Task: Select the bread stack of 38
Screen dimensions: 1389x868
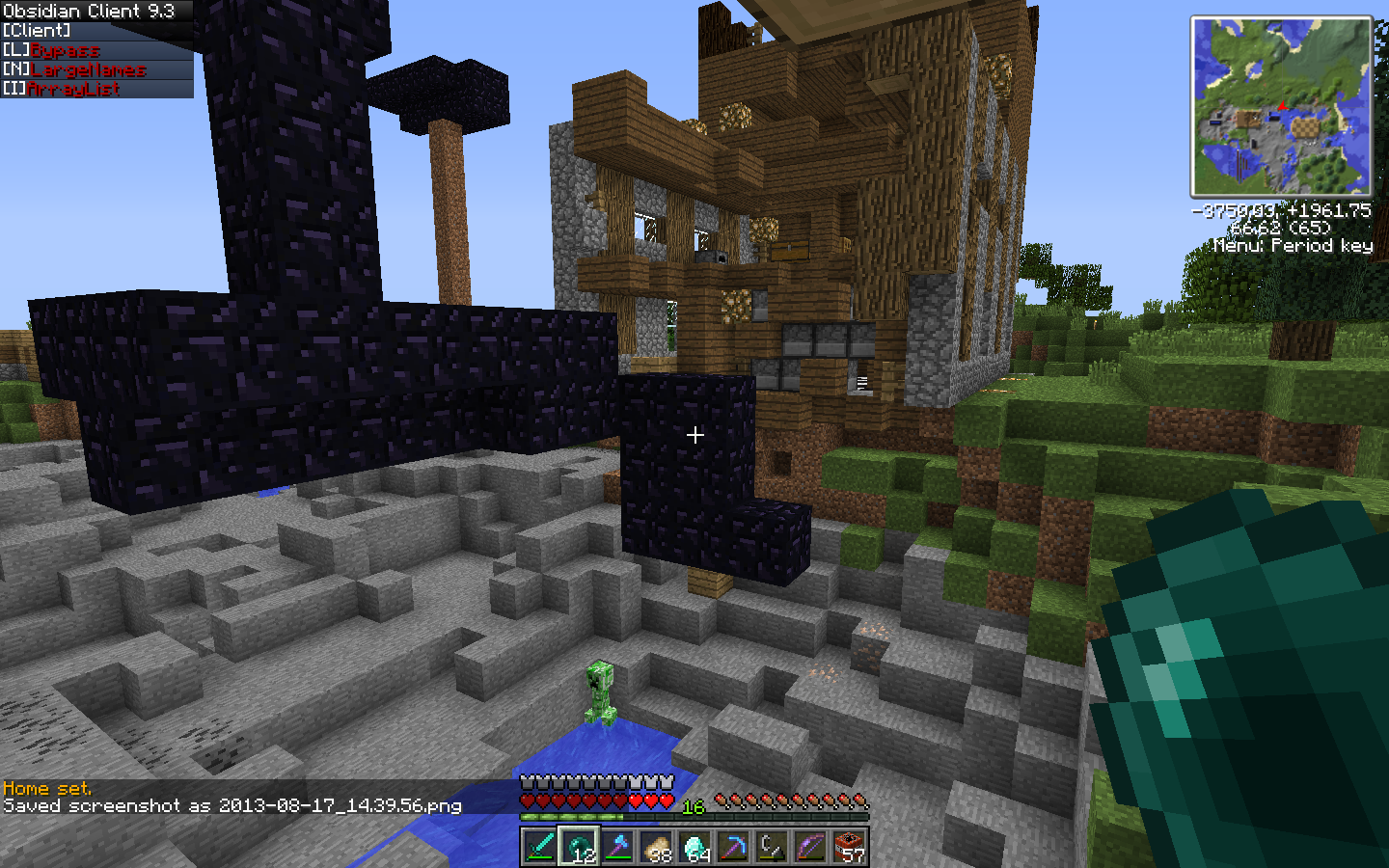Action: click(656, 847)
